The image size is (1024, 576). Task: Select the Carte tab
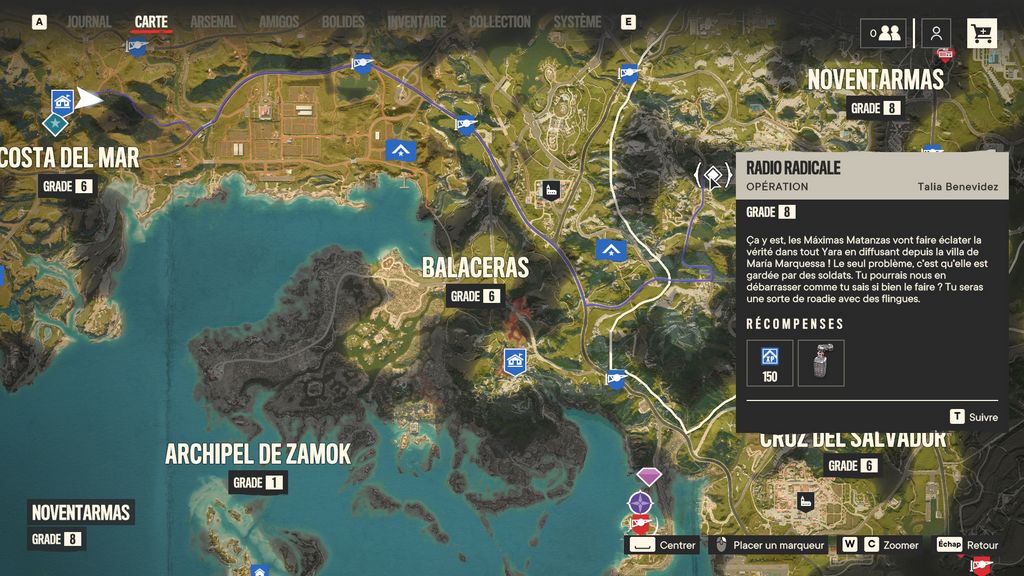[x=151, y=22]
